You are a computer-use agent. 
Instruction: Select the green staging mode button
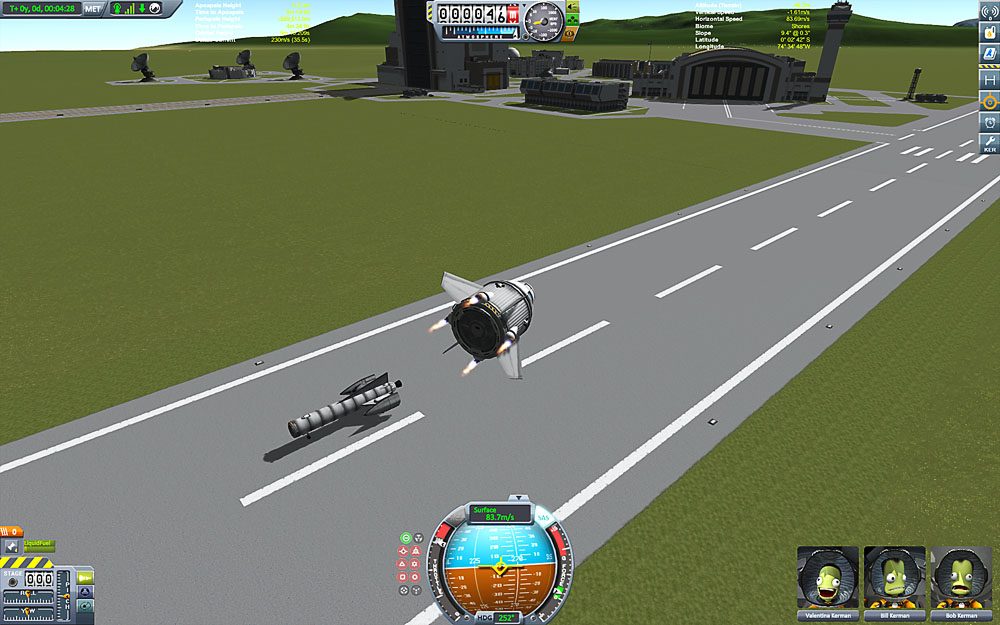[85, 577]
